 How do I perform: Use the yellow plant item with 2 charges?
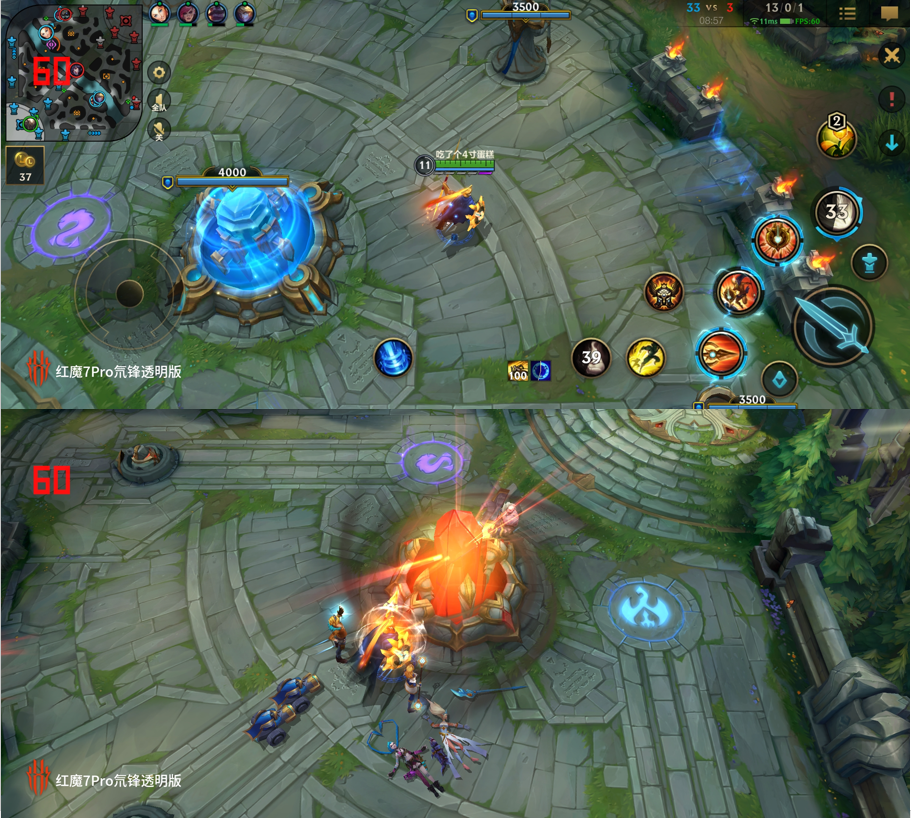tap(836, 138)
